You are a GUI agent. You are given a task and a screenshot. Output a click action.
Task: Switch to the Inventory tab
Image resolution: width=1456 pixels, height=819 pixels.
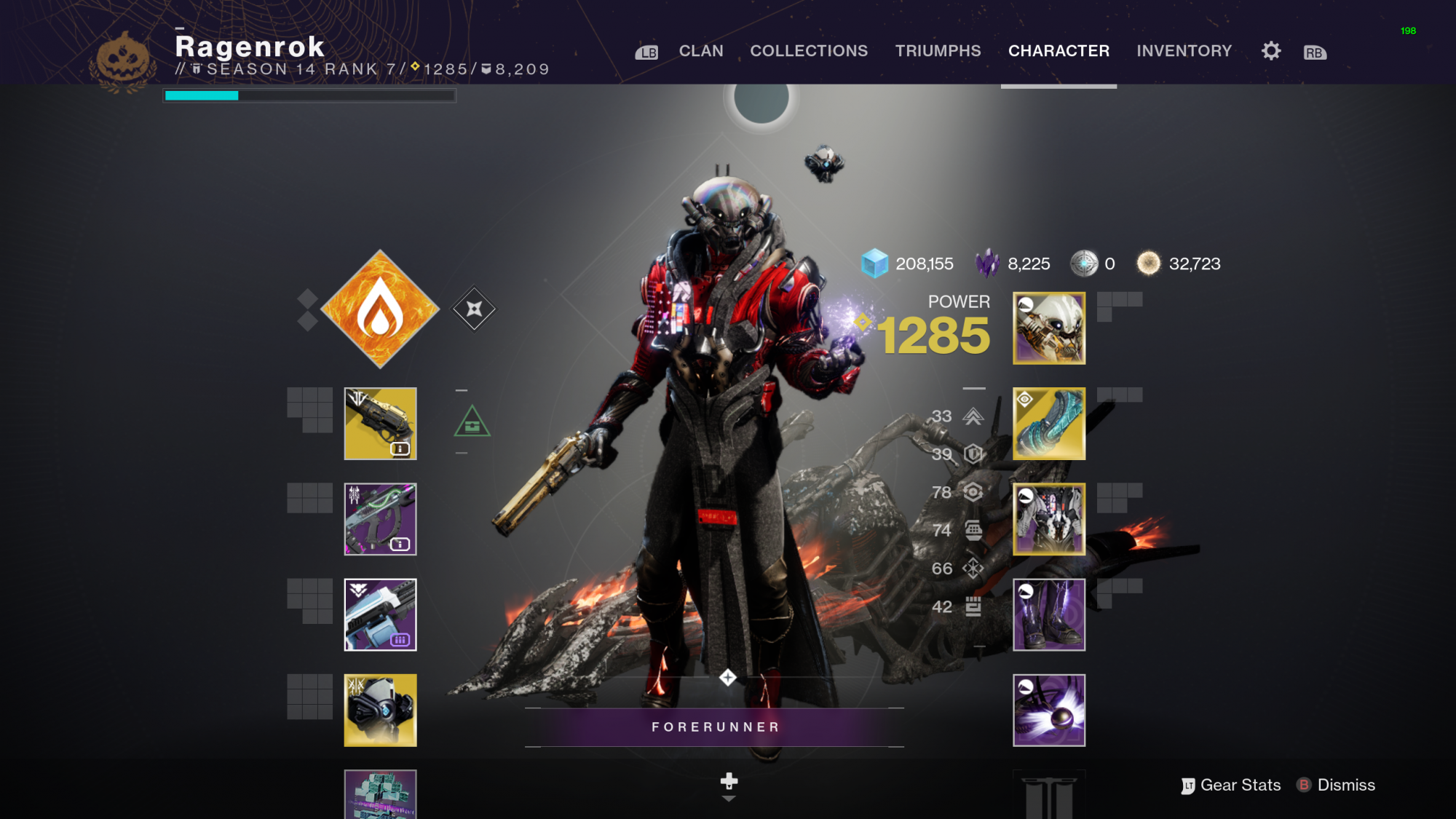point(1184,51)
